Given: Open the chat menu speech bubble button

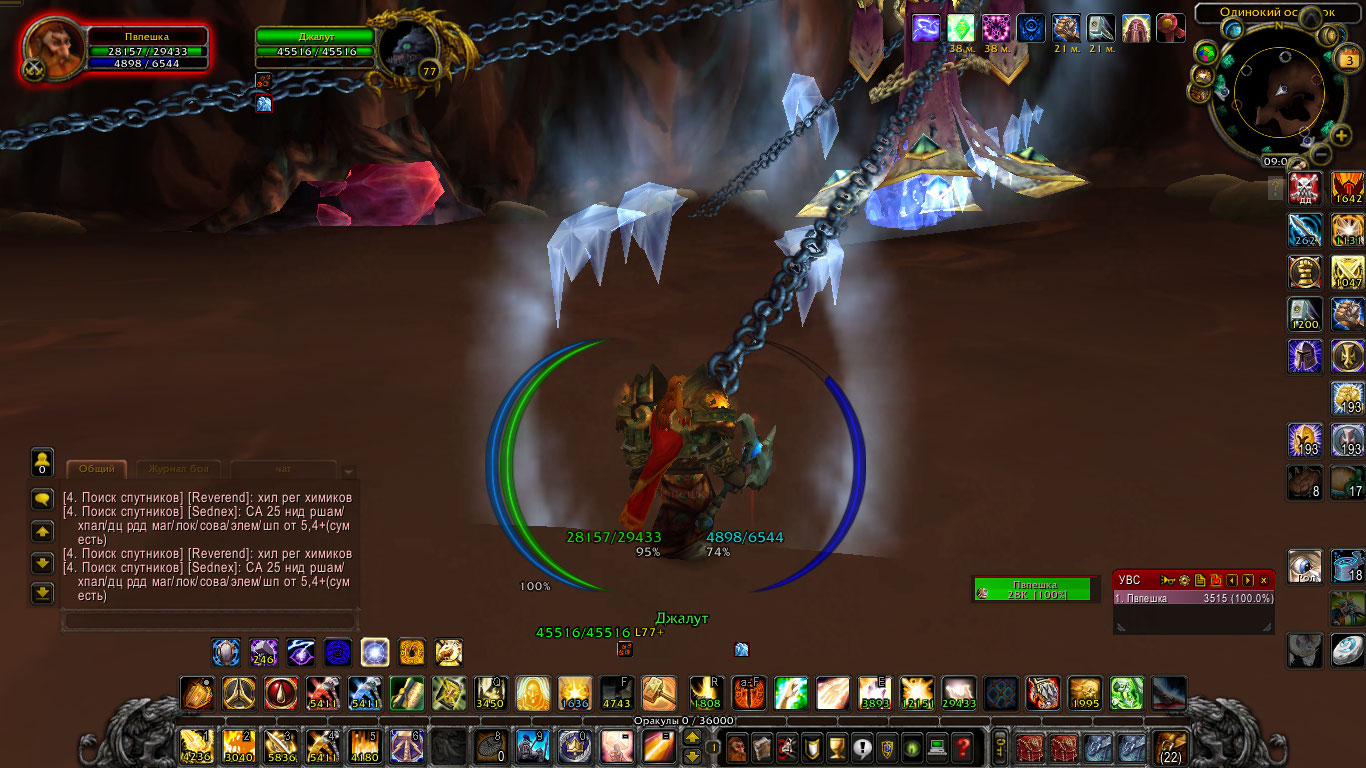Looking at the screenshot, I should (x=42, y=498).
